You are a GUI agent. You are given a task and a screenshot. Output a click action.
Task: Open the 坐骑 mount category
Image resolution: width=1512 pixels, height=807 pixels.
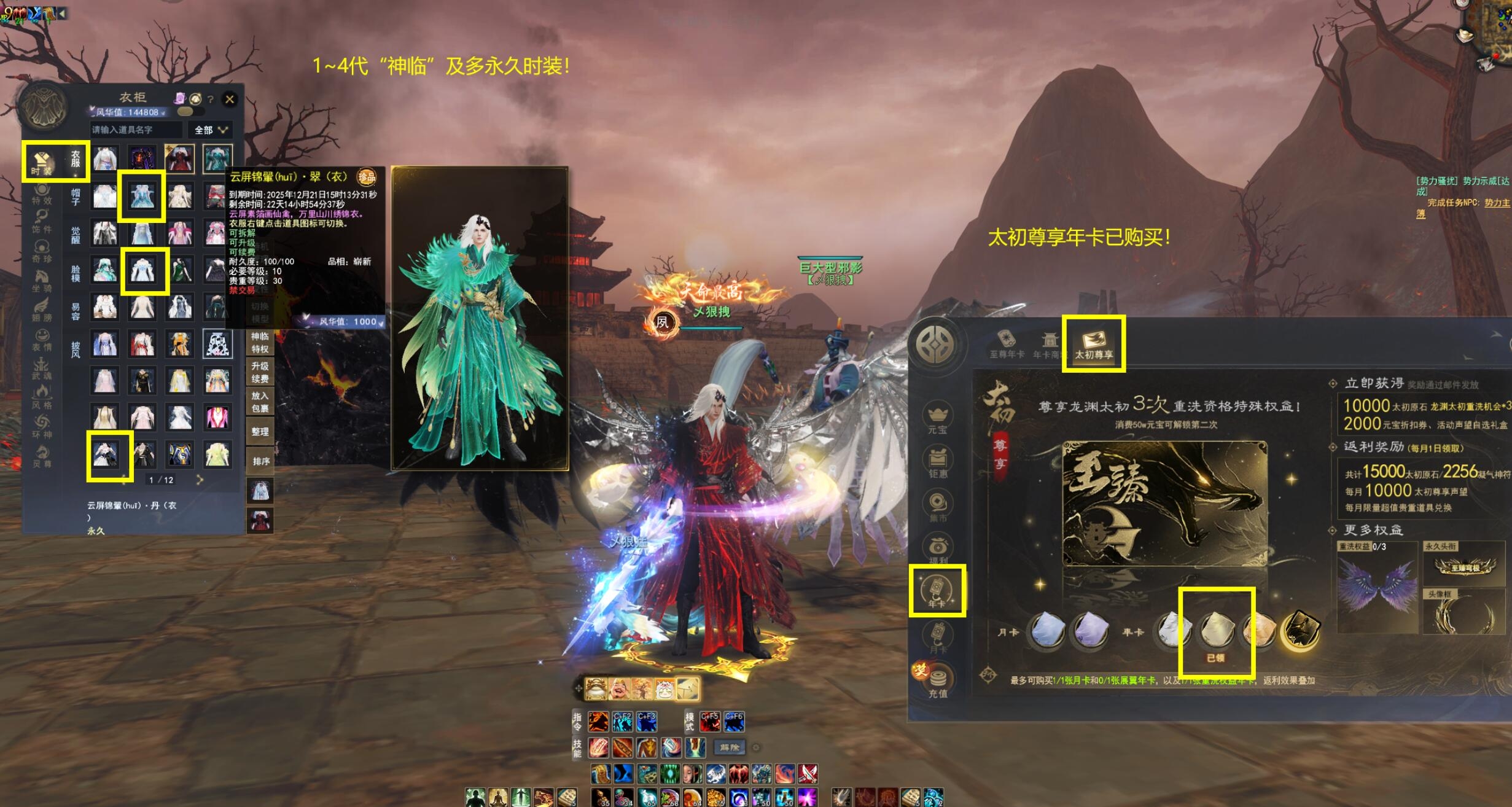tap(42, 280)
